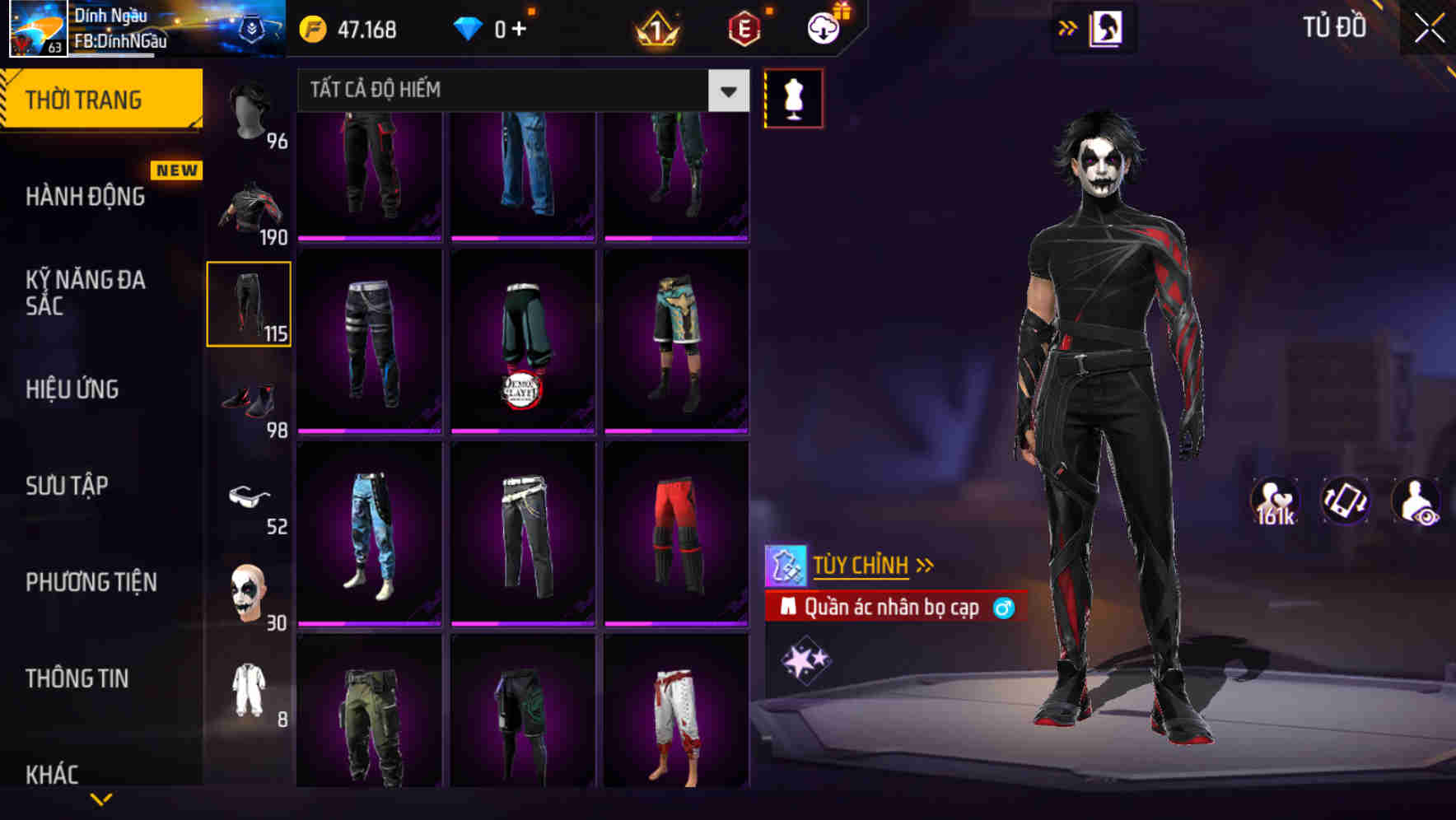The image size is (1456, 820).
Task: Open the mannequin preview display icon
Action: tap(793, 97)
